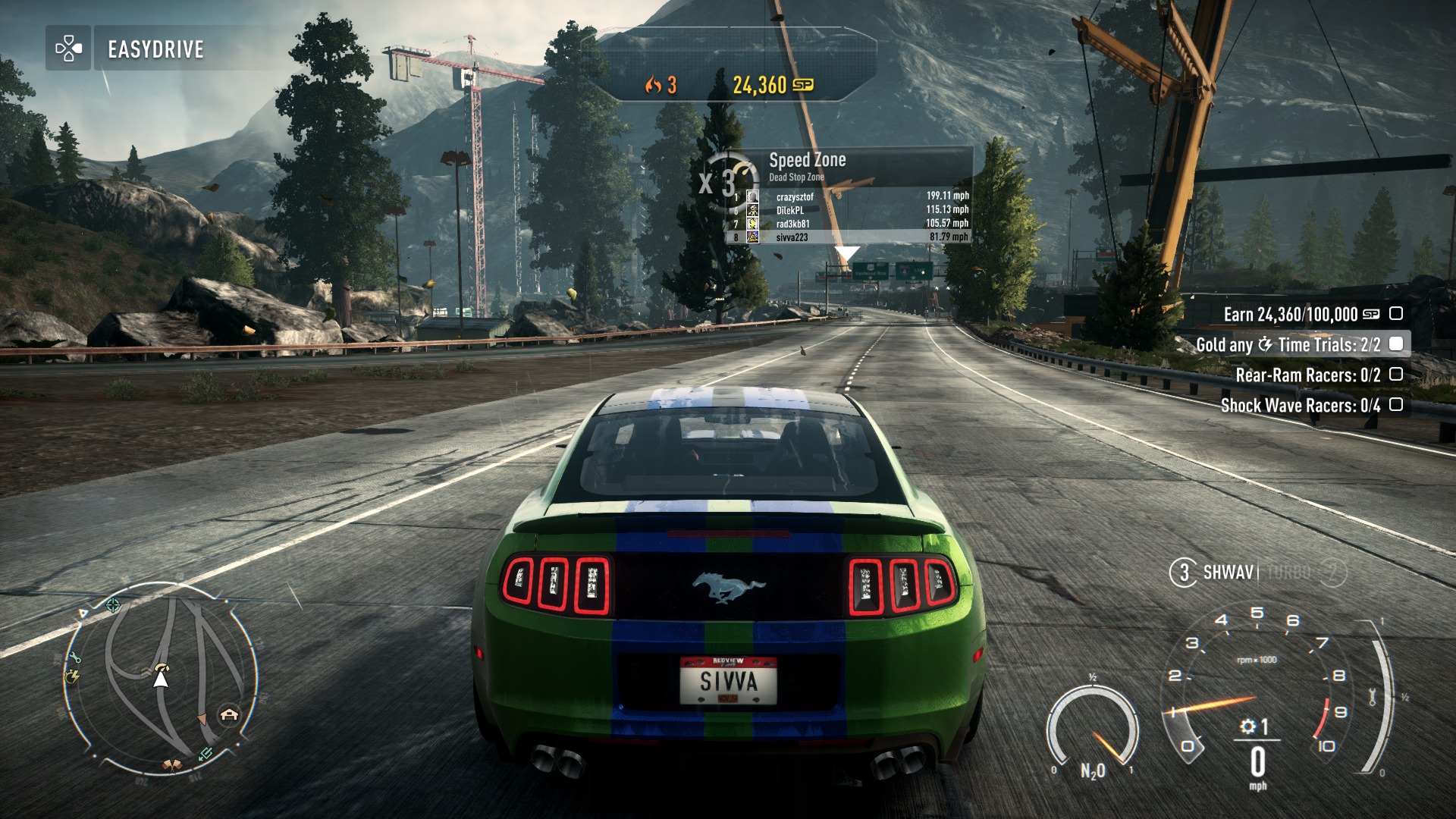Highlight sivva223 leaderboard entry
Viewport: 1456px width, 819px height.
(x=849, y=237)
